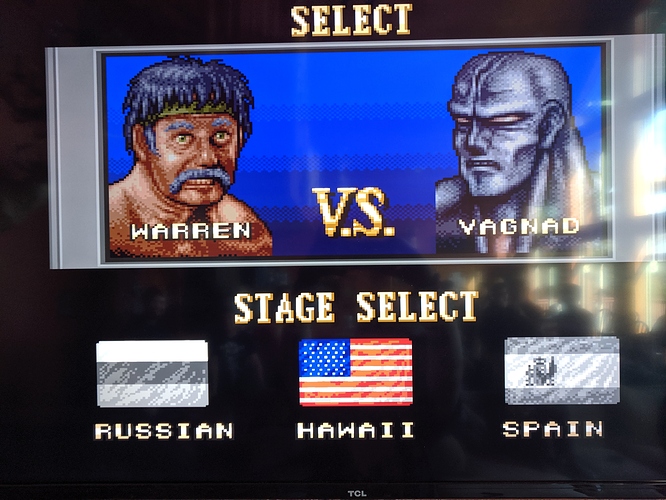Viewport: 666px width, 500px height.
Task: Choose the Hawaii stage with the American flag
Action: tap(355, 372)
